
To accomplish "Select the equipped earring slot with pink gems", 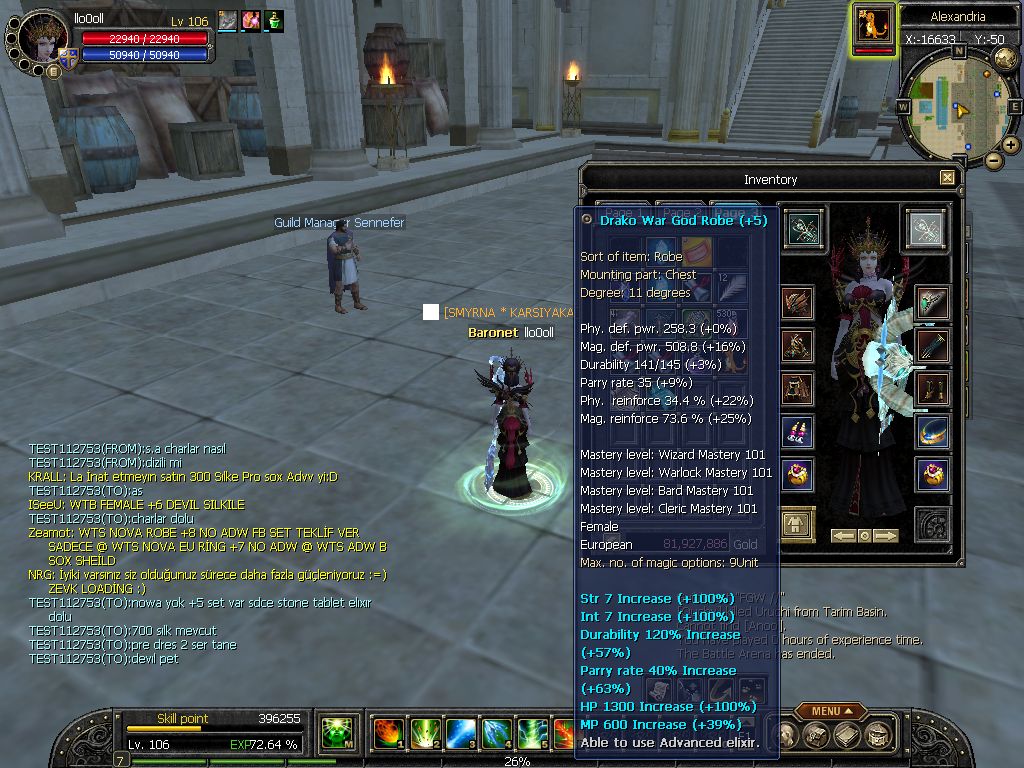I will [x=797, y=431].
